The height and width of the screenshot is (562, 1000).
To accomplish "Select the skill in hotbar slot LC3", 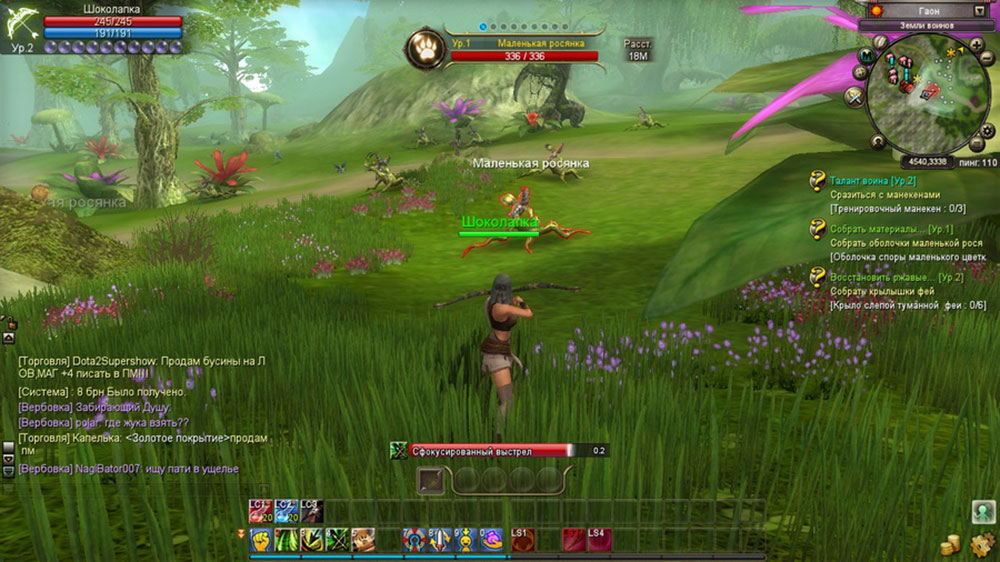I will (312, 511).
